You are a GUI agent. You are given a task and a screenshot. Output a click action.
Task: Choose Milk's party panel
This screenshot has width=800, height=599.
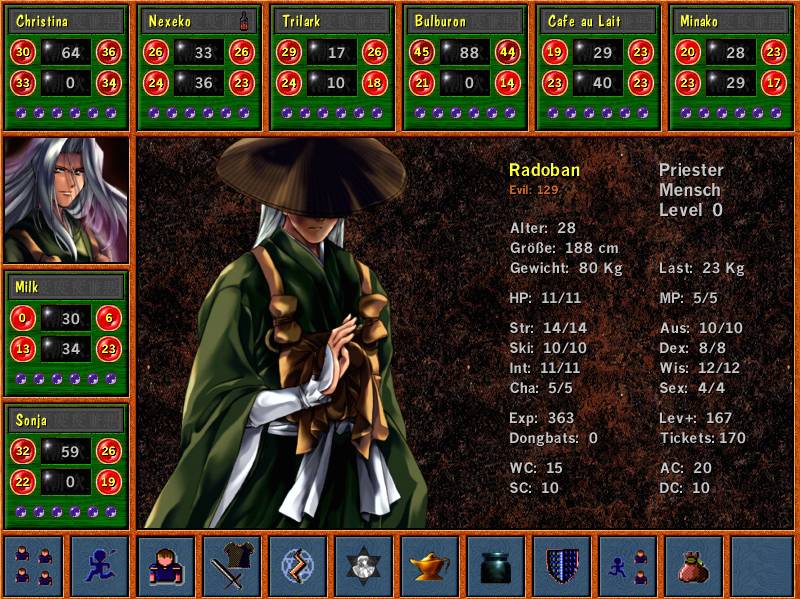point(67,334)
